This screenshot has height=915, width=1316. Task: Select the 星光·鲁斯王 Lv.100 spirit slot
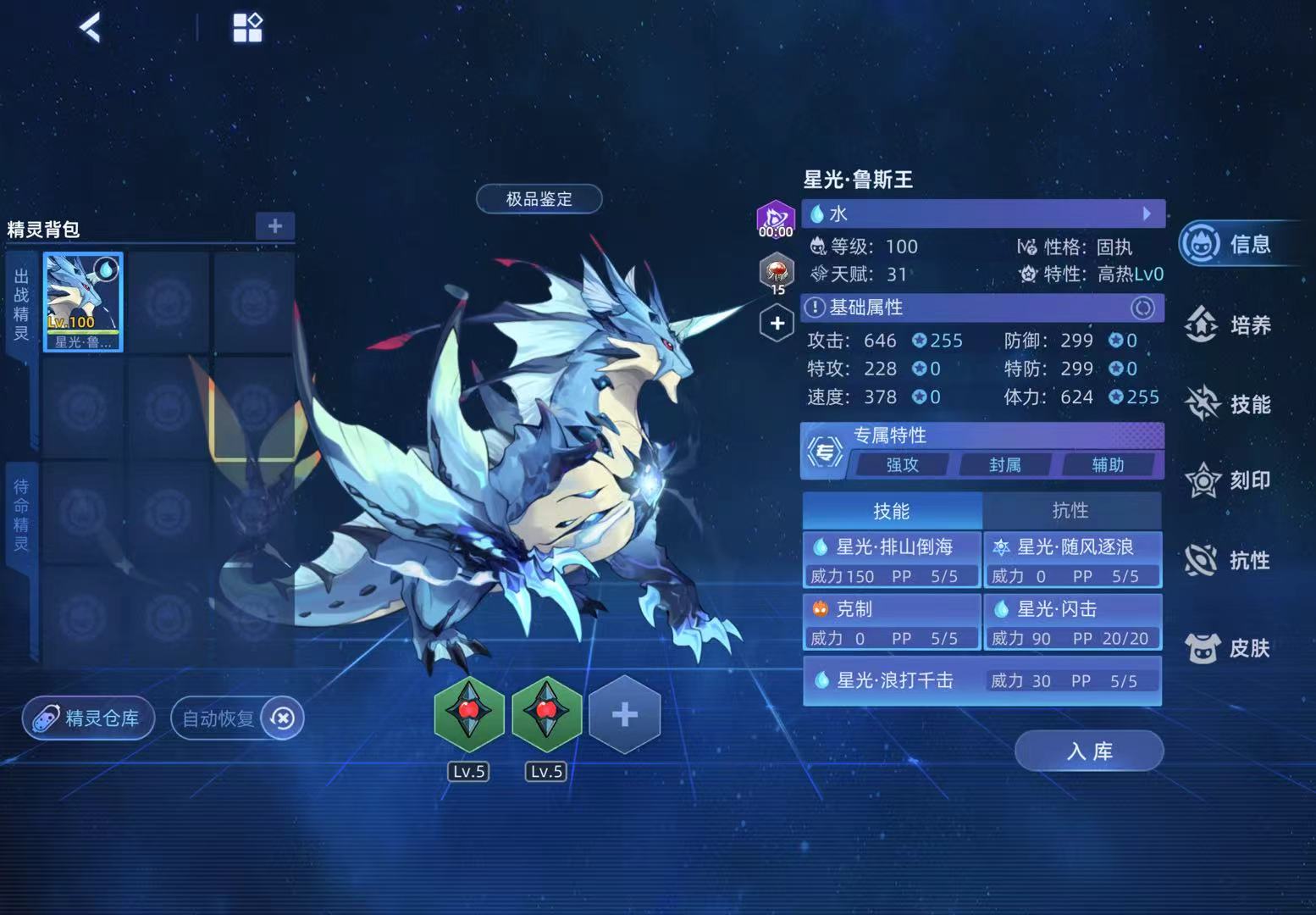(83, 302)
